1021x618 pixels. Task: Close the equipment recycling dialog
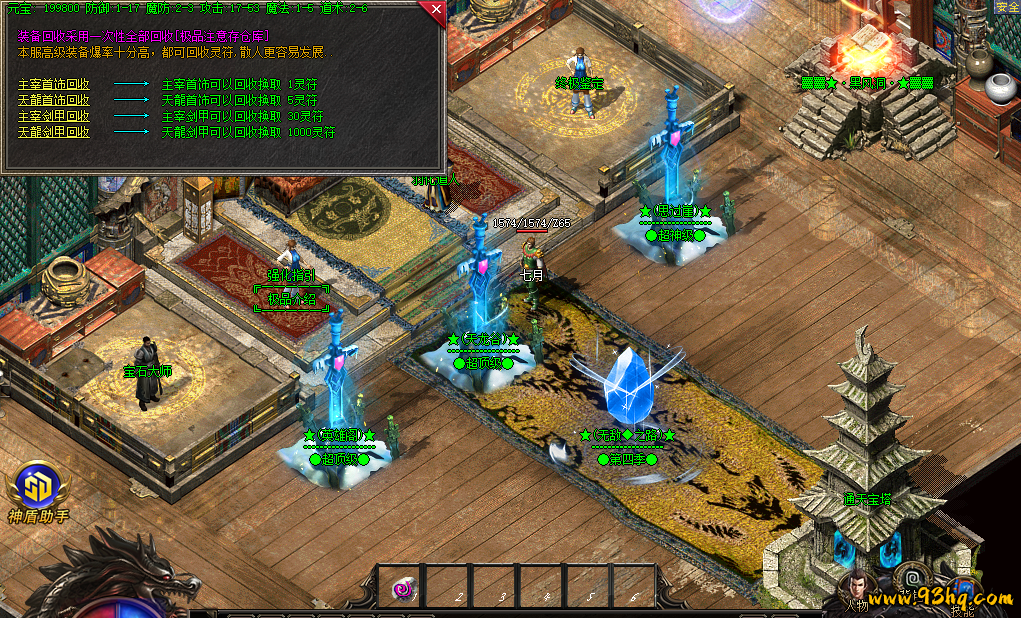(x=435, y=12)
